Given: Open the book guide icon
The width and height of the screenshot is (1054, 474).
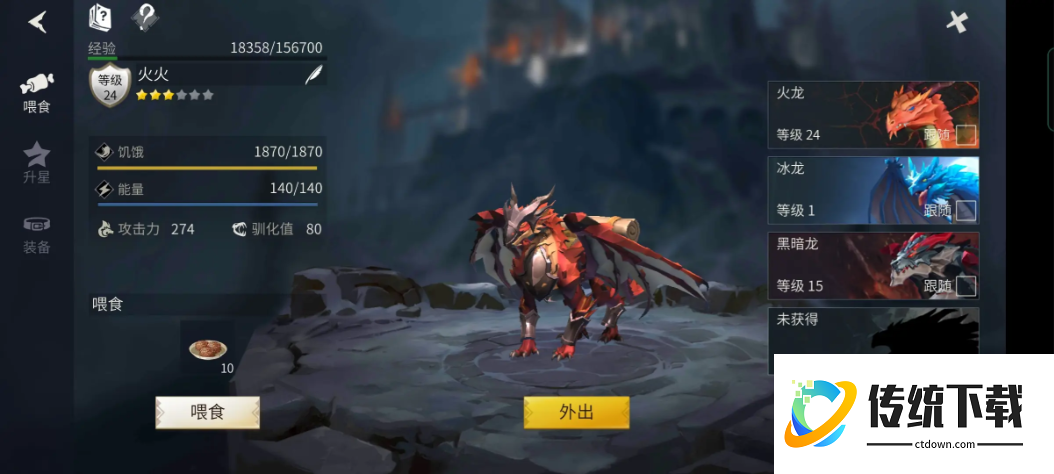Looking at the screenshot, I should coord(101,17).
